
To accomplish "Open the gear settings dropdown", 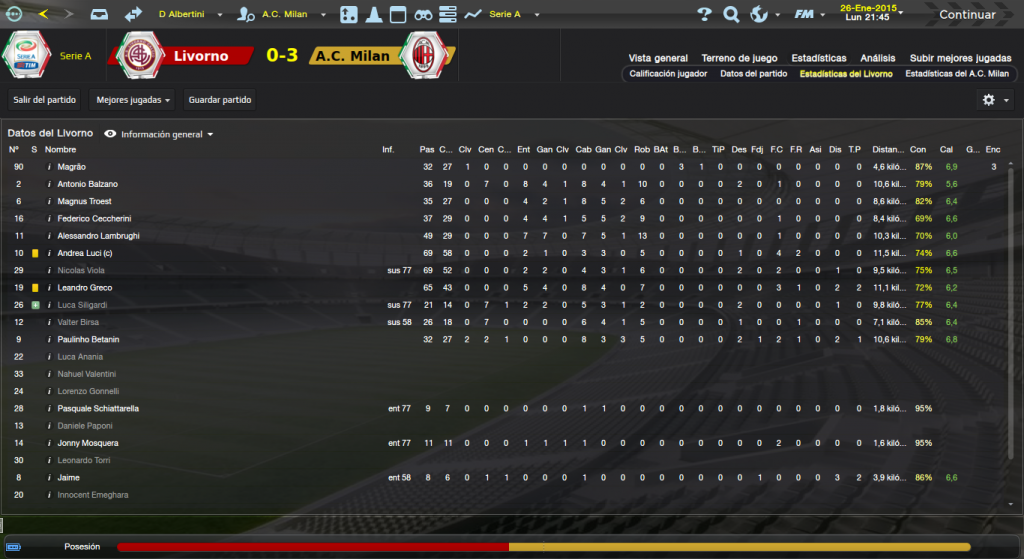I will point(993,100).
